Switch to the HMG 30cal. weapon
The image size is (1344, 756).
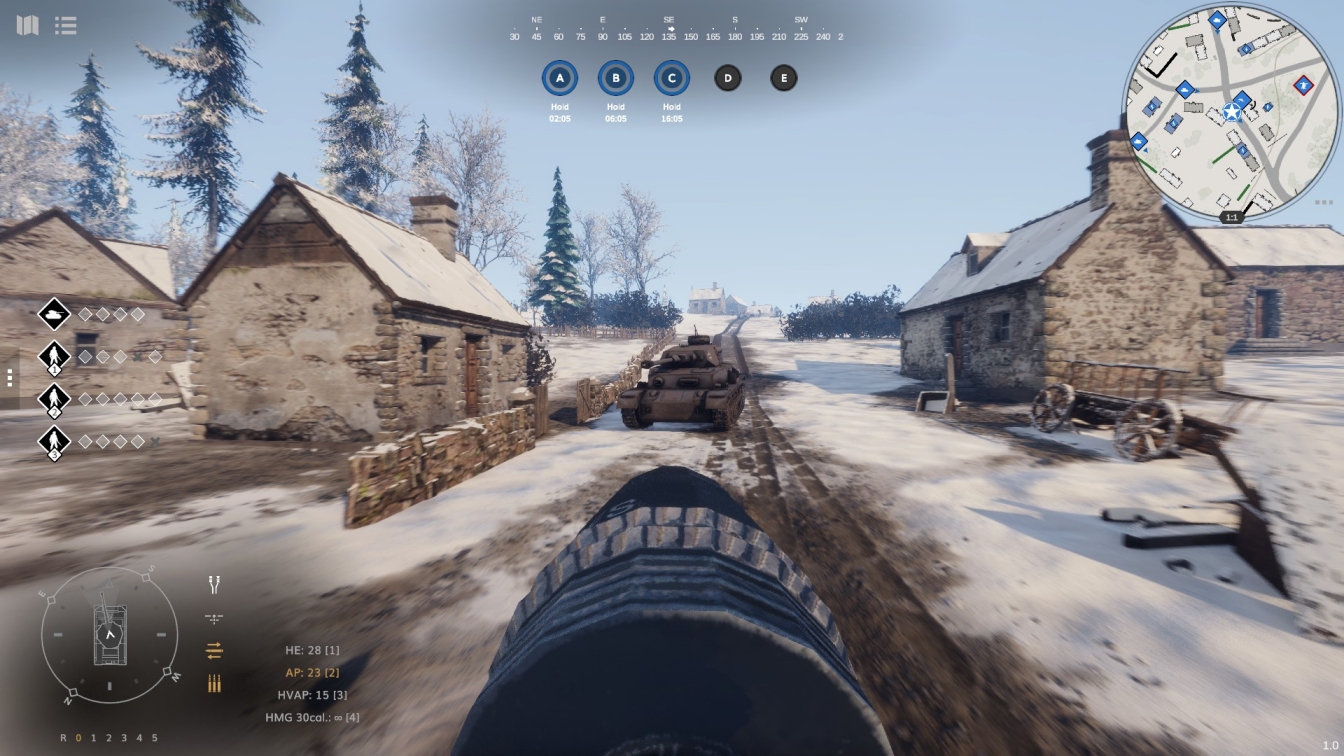point(312,717)
